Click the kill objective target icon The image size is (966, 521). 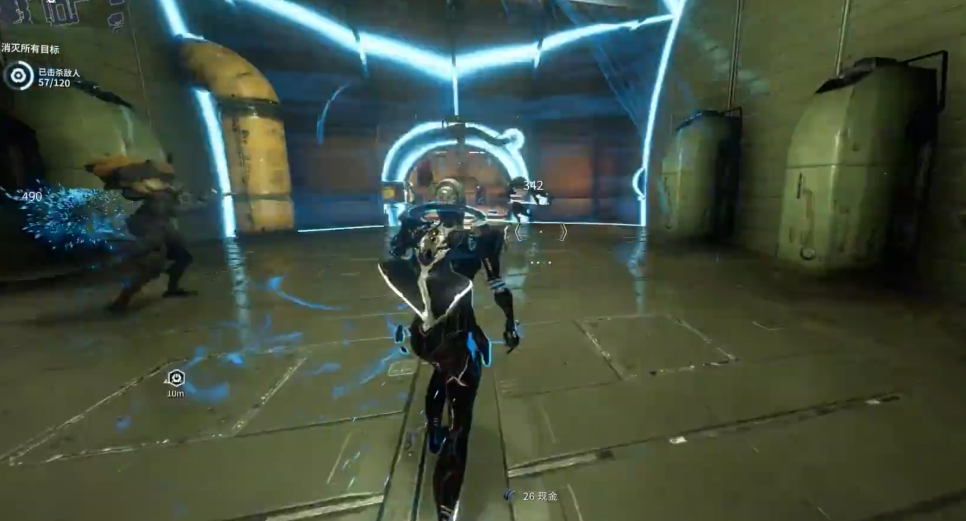(18, 76)
